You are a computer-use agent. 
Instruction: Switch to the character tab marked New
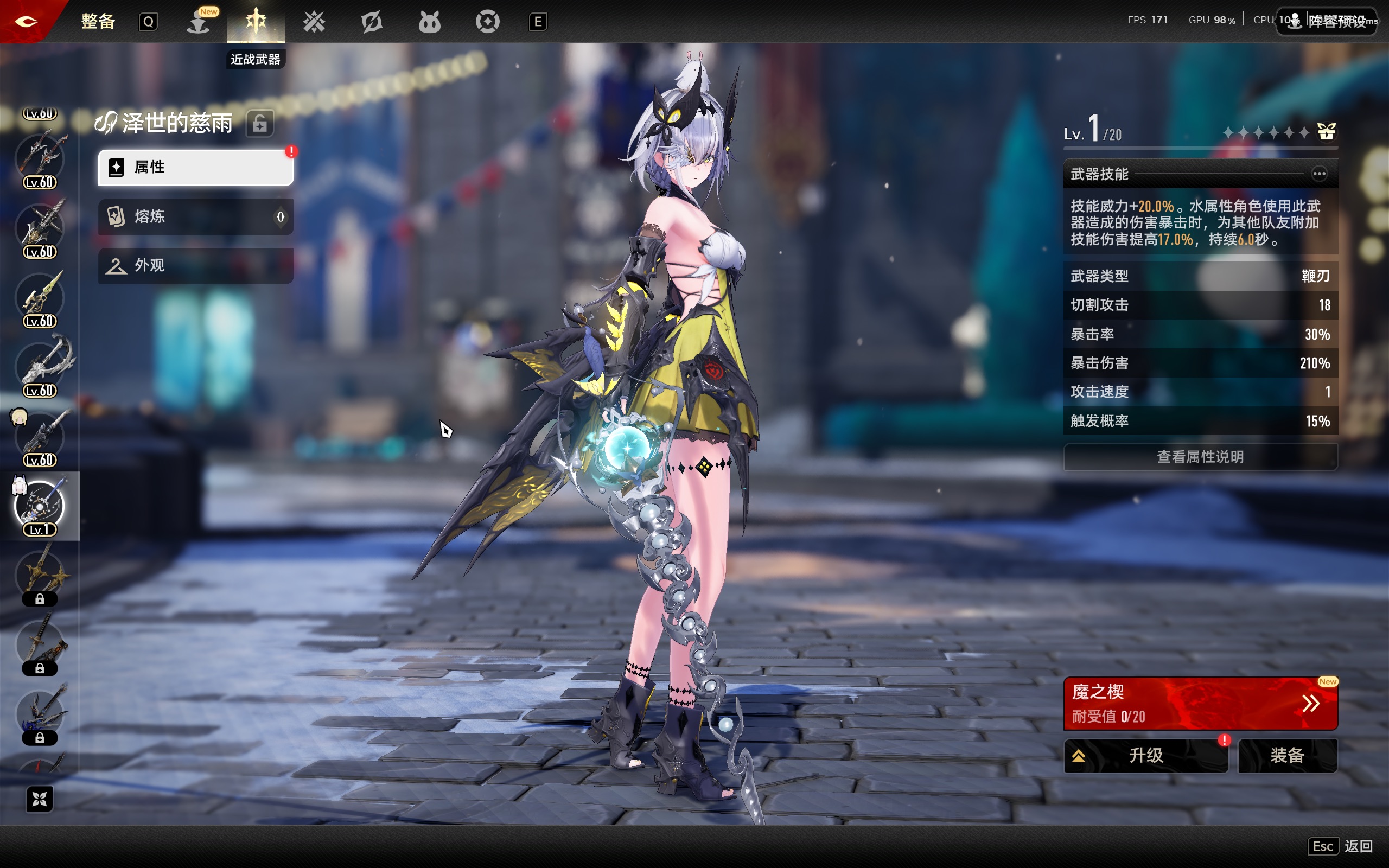pyautogui.click(x=199, y=22)
